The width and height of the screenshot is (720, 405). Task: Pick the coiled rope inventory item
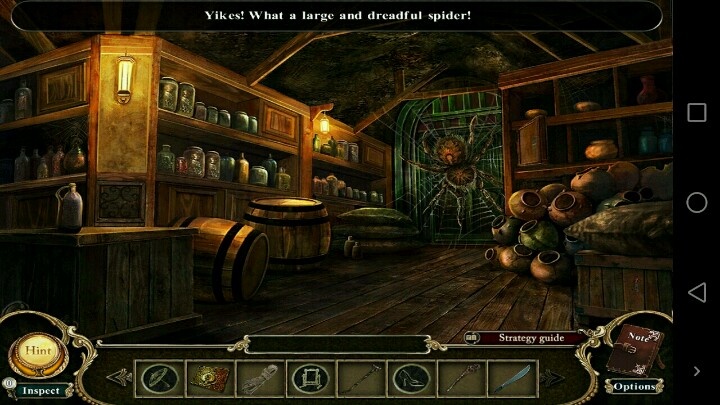coord(259,378)
